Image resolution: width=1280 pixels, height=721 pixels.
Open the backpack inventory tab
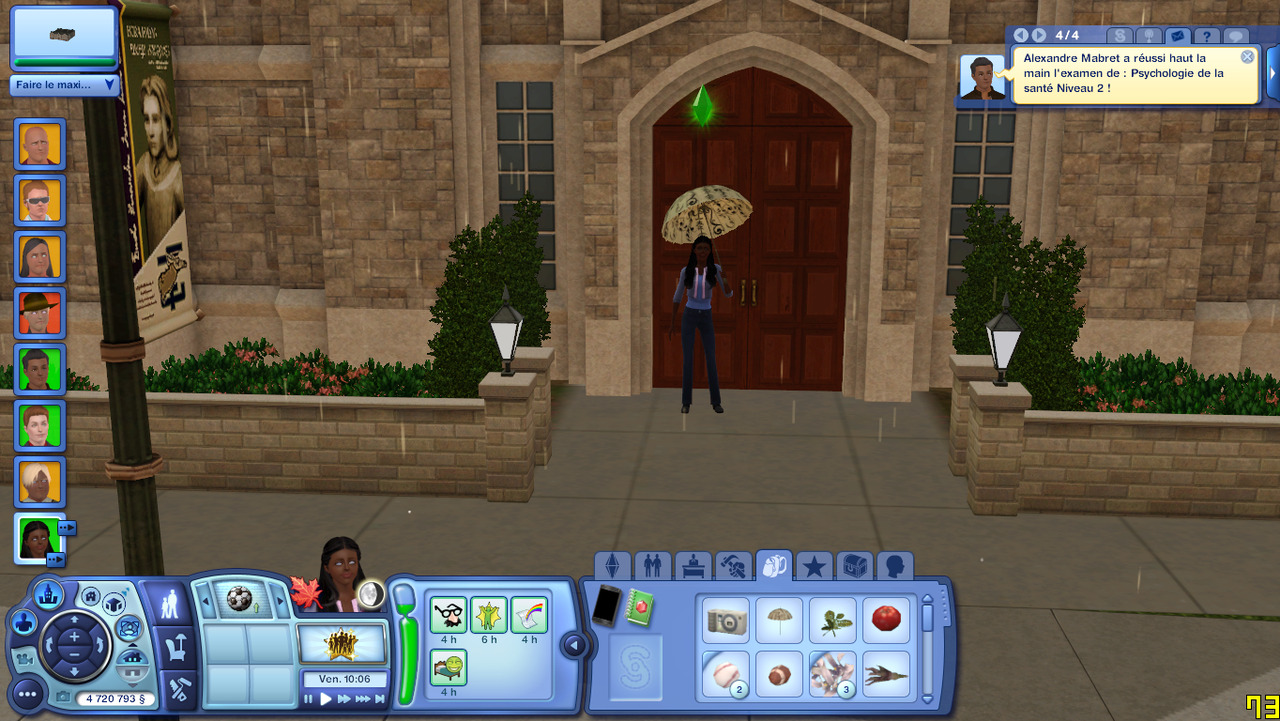coord(773,567)
